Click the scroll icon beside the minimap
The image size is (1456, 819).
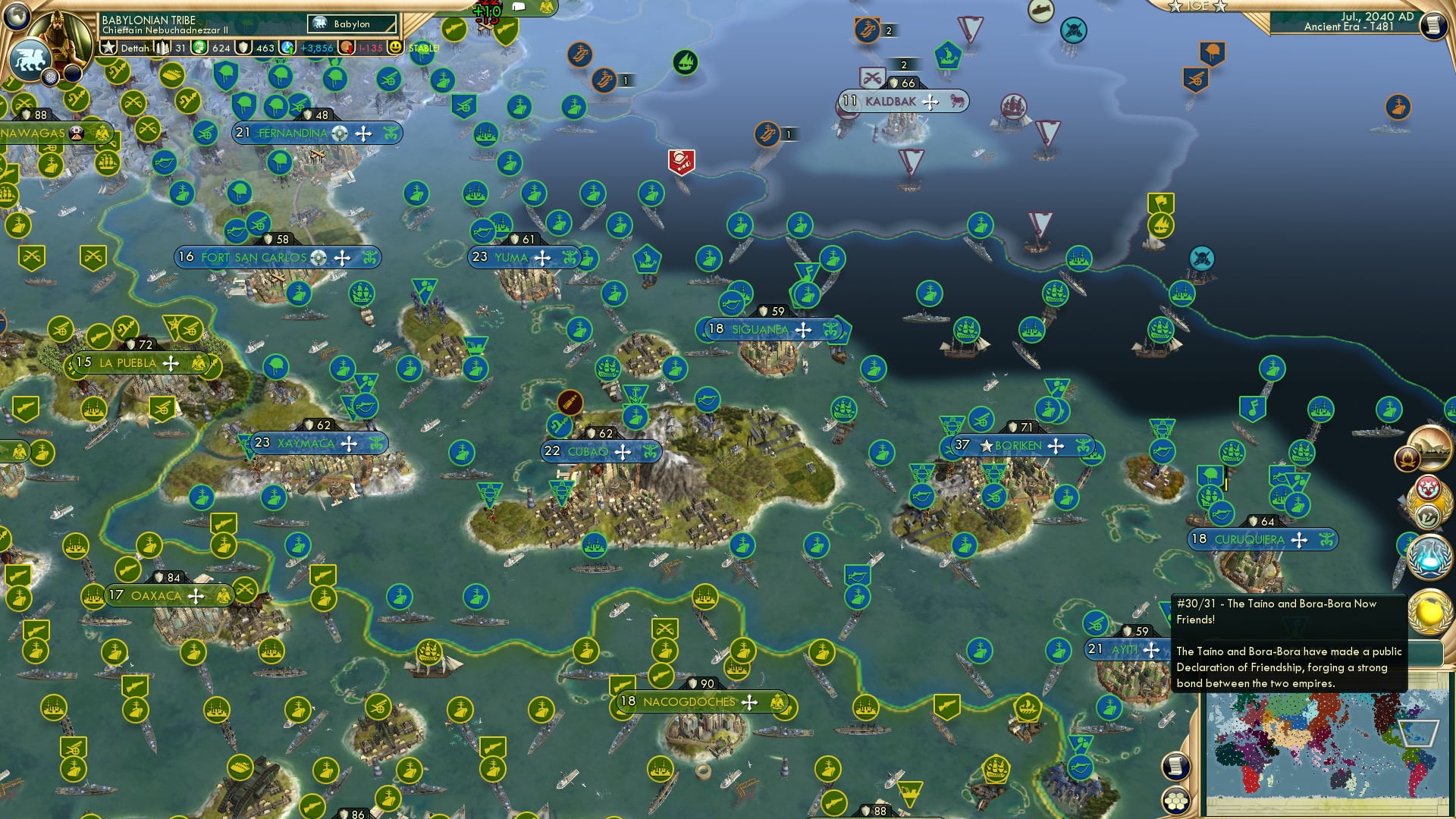point(1176,764)
